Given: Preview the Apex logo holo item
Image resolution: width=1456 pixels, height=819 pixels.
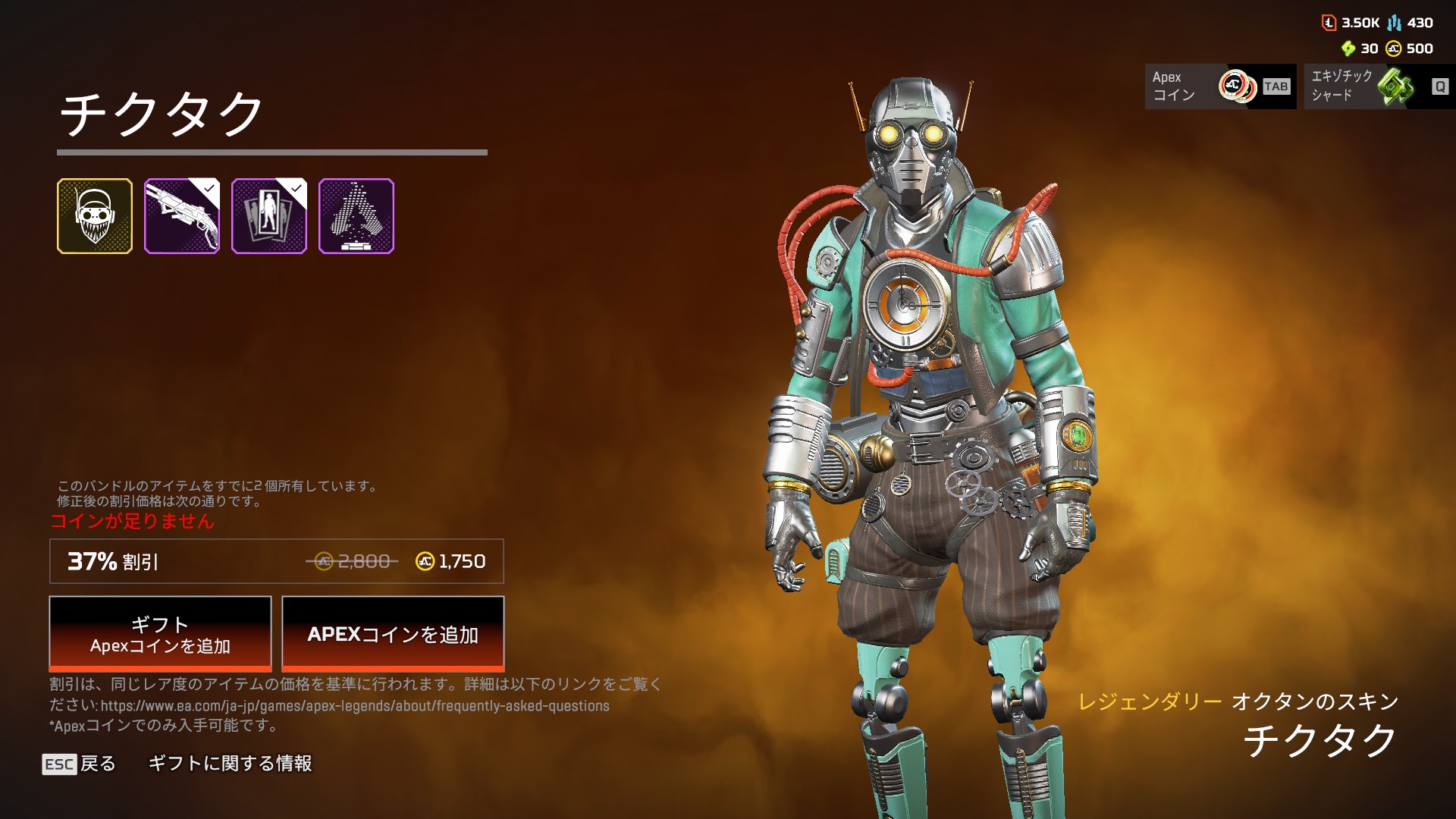Looking at the screenshot, I should (356, 216).
